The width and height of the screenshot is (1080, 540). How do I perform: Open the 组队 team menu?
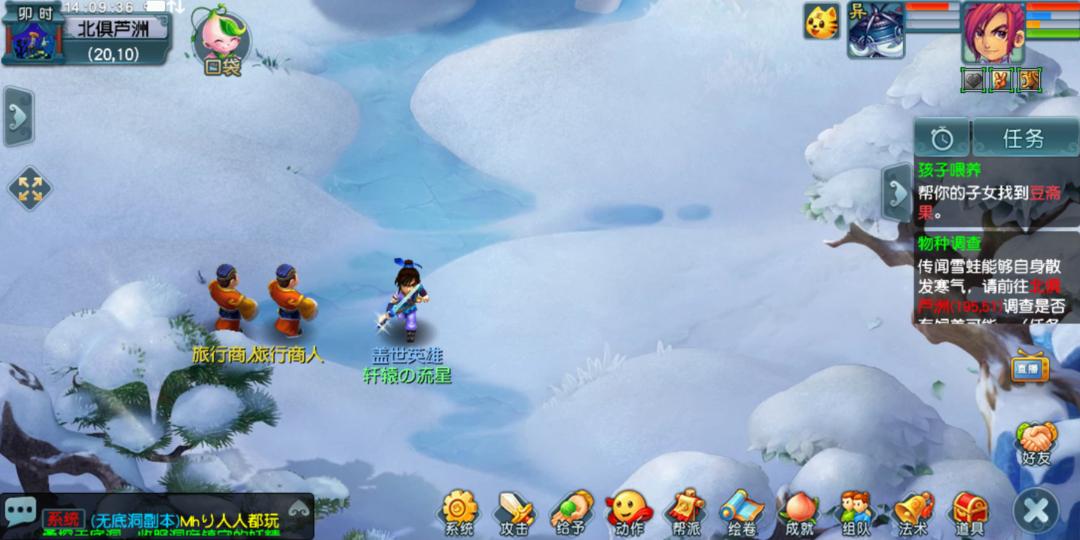[x=855, y=511]
